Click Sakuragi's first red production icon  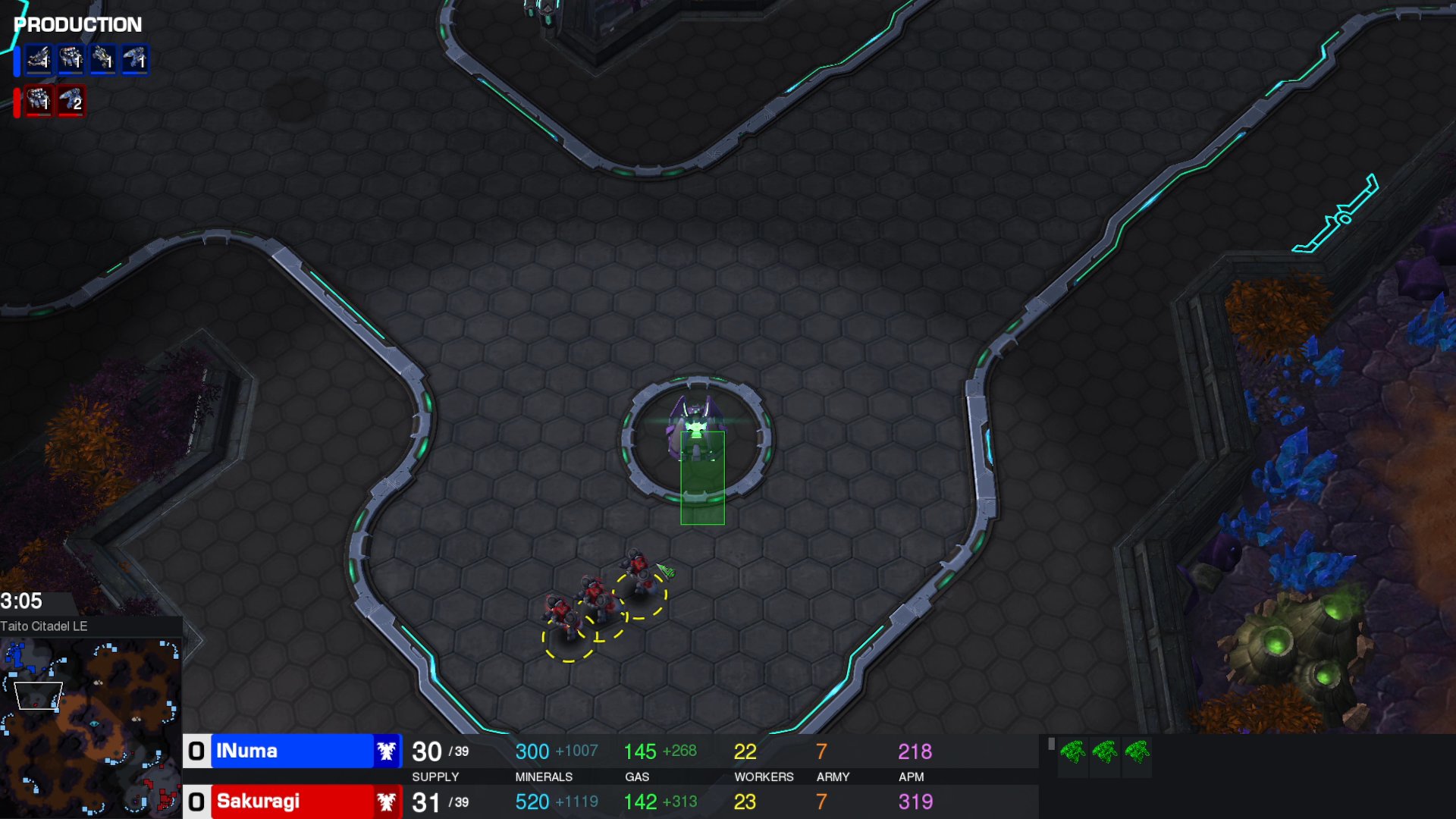click(x=39, y=102)
